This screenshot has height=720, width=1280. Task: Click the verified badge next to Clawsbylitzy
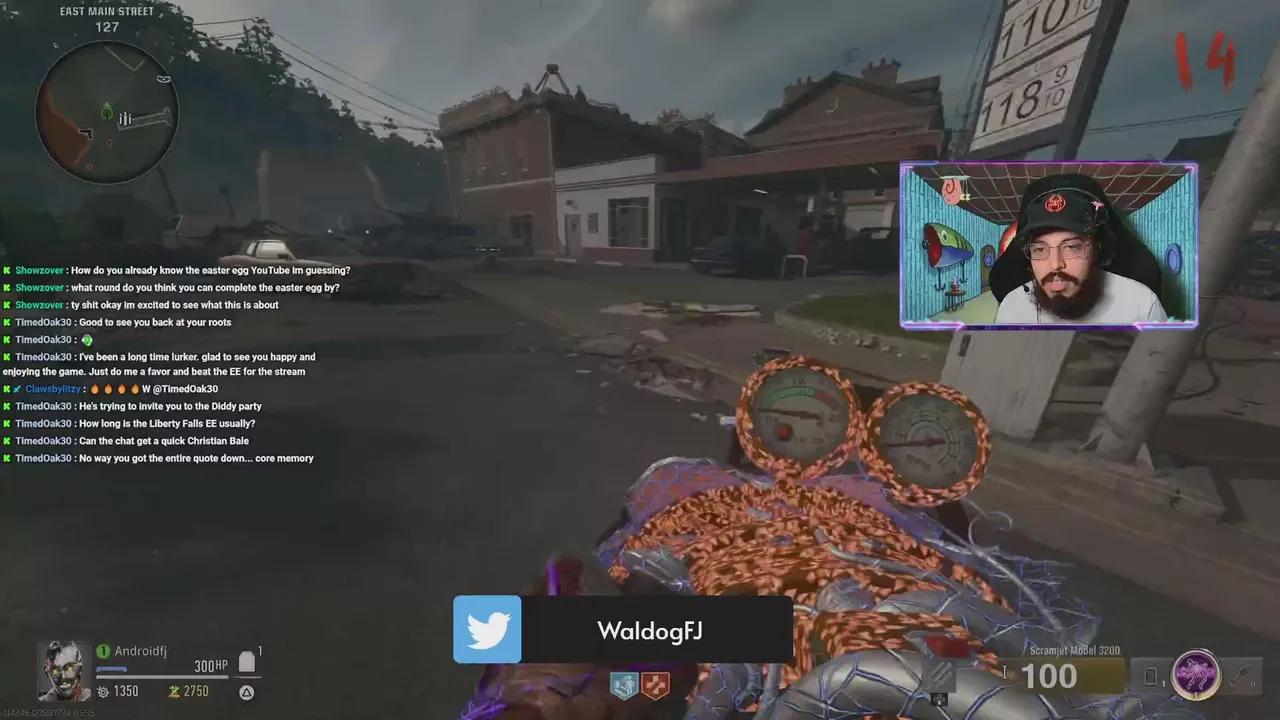point(17,388)
